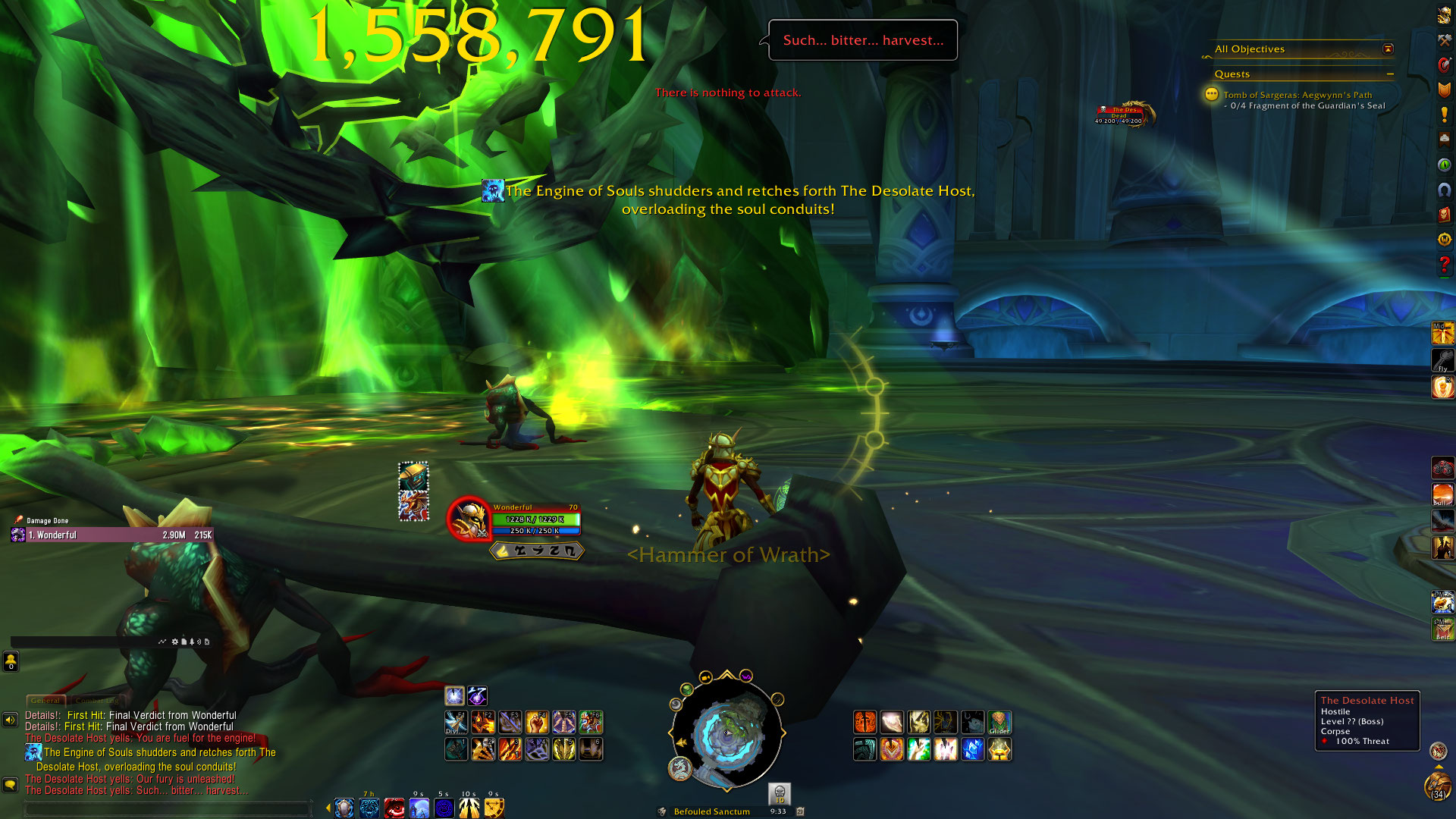Use the golden fist ability on F4

[537, 722]
